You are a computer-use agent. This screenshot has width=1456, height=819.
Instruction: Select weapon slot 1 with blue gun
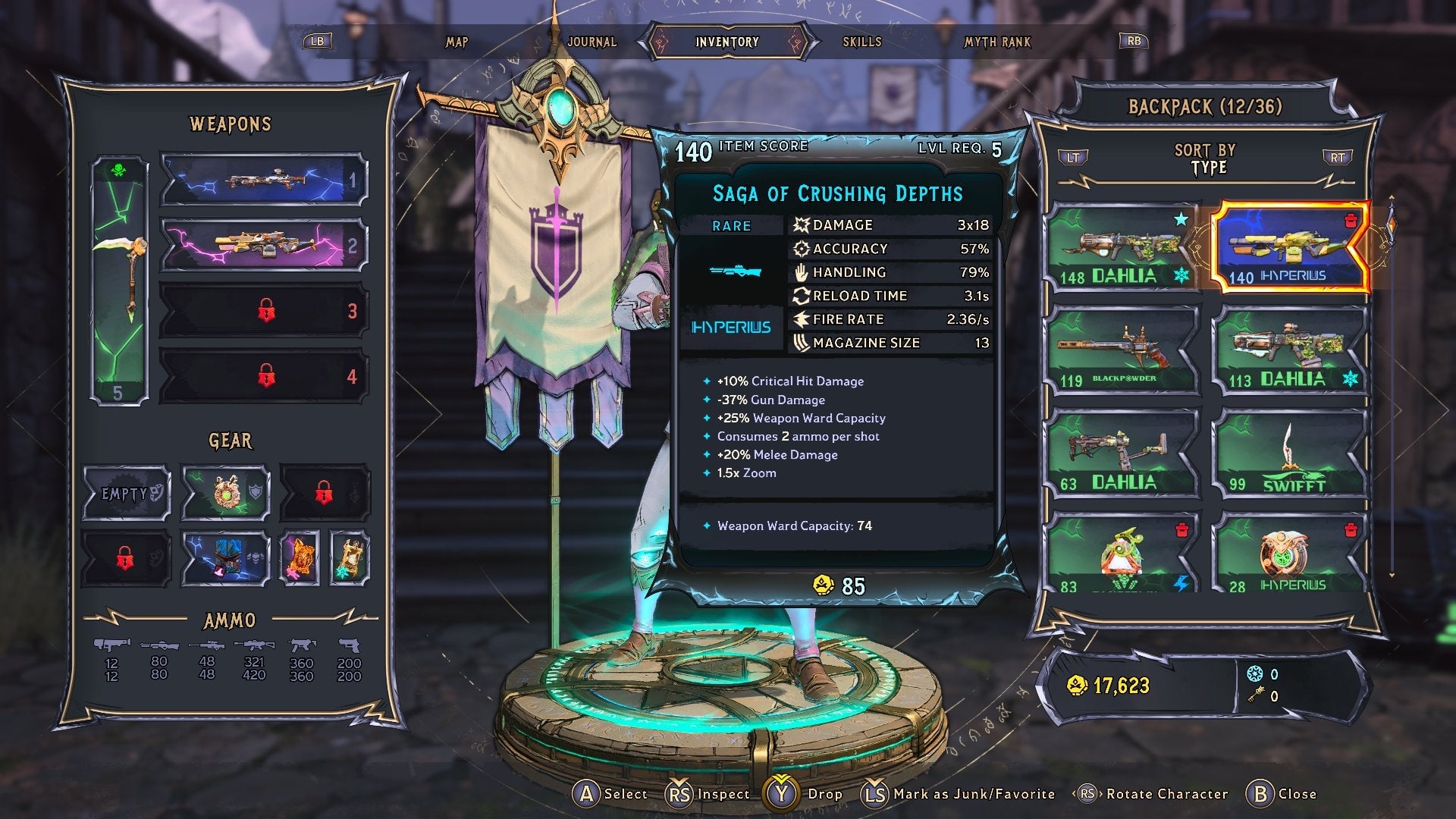pos(263,180)
